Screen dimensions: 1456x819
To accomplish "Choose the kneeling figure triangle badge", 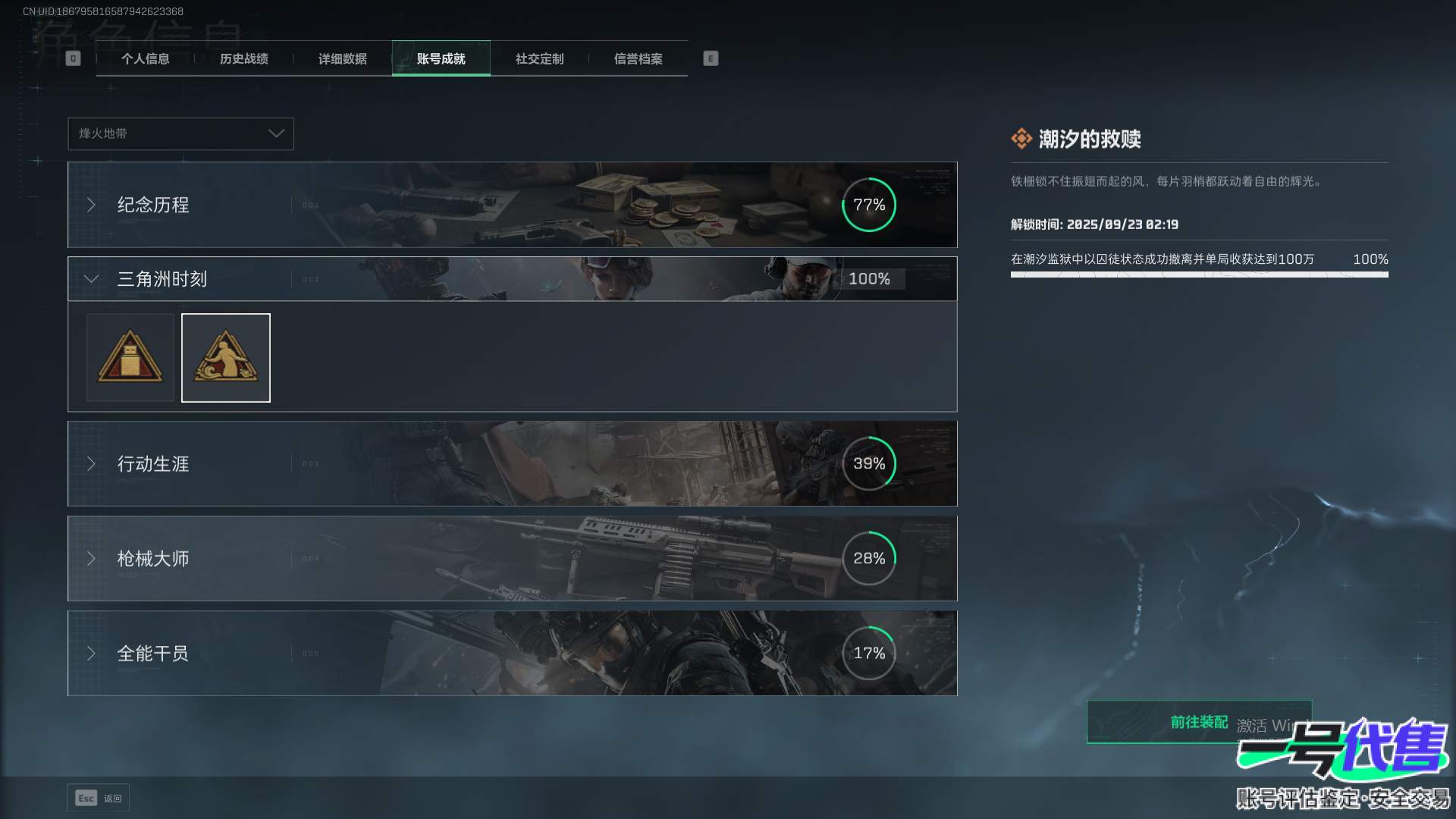I will 226,358.
